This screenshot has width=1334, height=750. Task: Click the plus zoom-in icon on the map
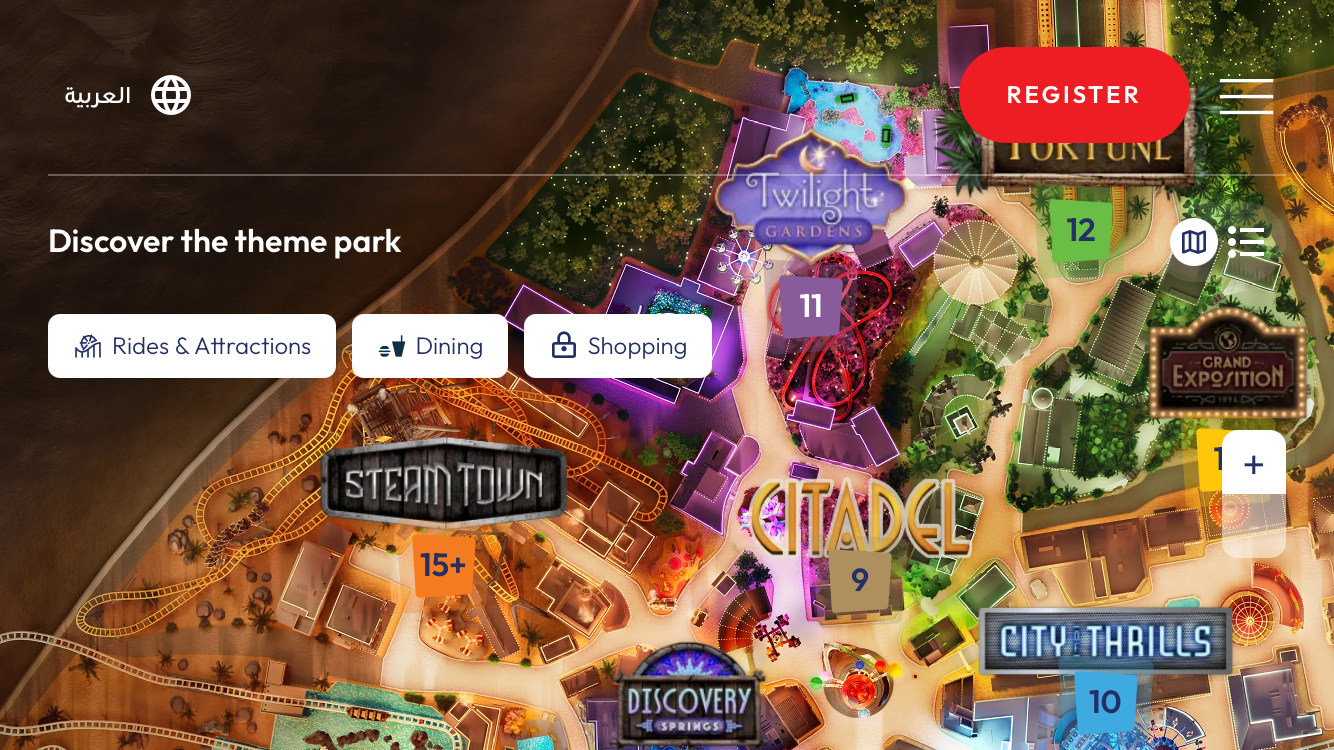(1254, 463)
